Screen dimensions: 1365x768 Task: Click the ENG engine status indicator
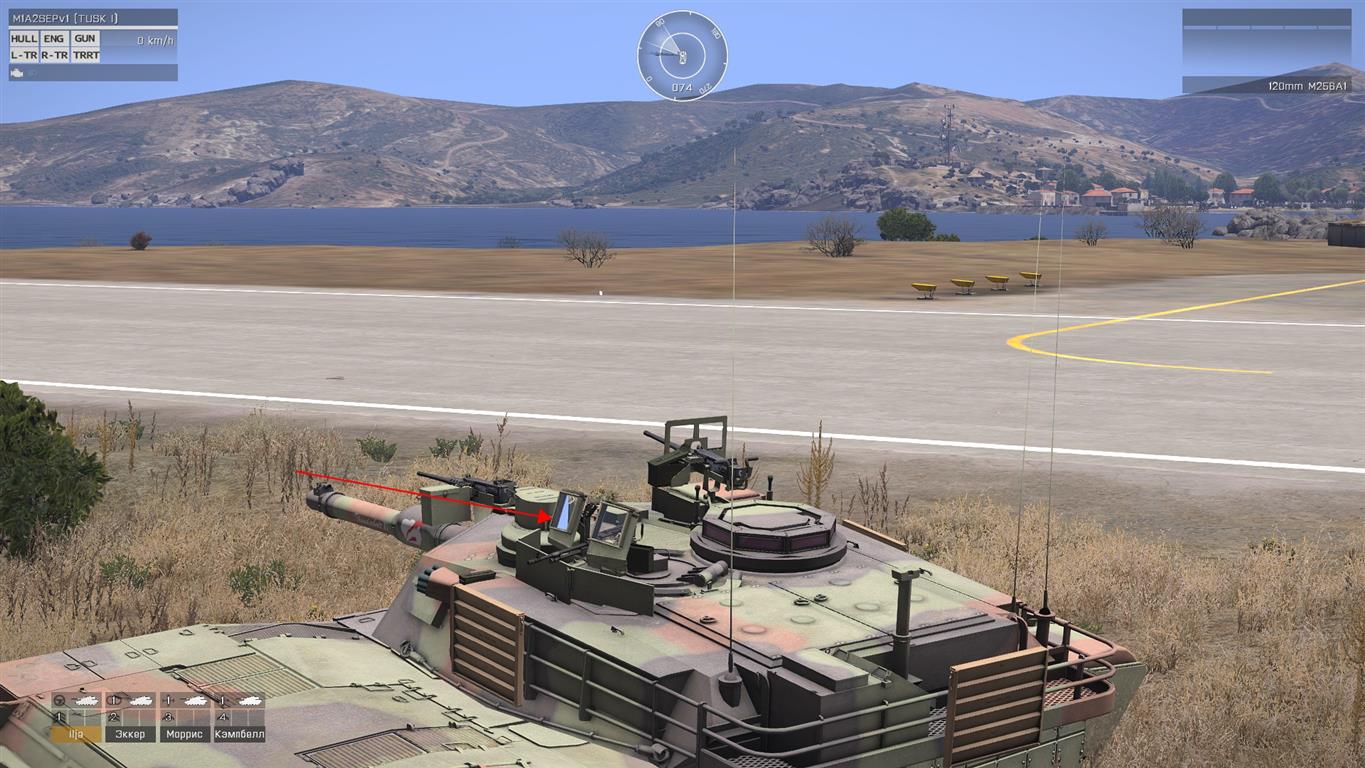click(54, 39)
